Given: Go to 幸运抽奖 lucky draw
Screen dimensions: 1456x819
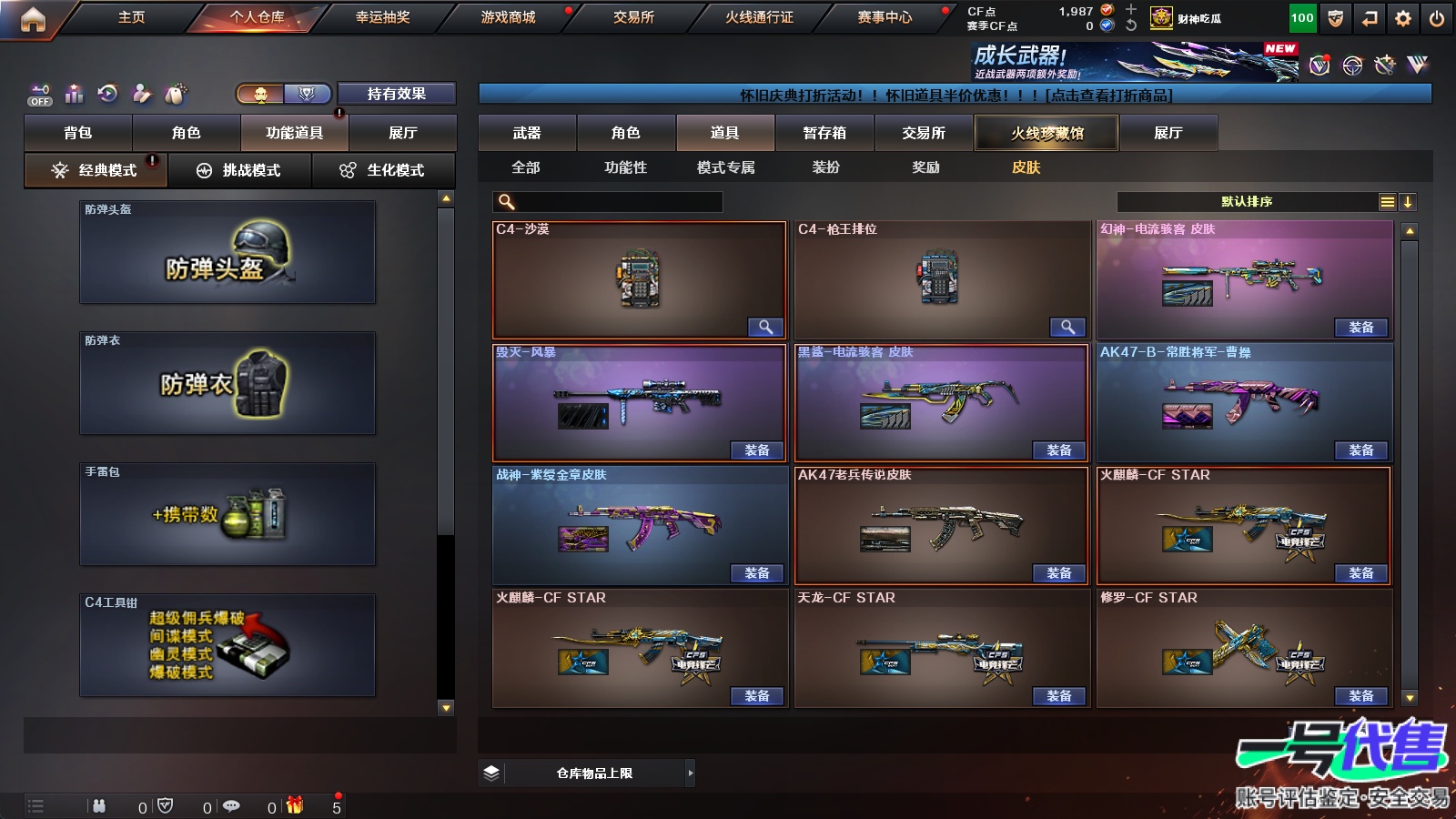Looking at the screenshot, I should (382, 17).
